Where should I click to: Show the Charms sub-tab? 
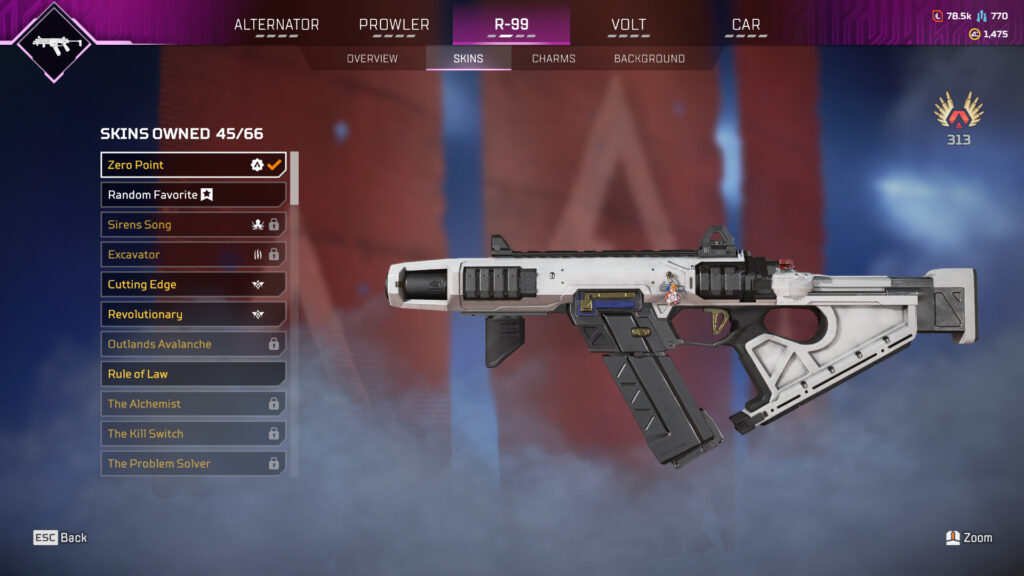pos(553,59)
